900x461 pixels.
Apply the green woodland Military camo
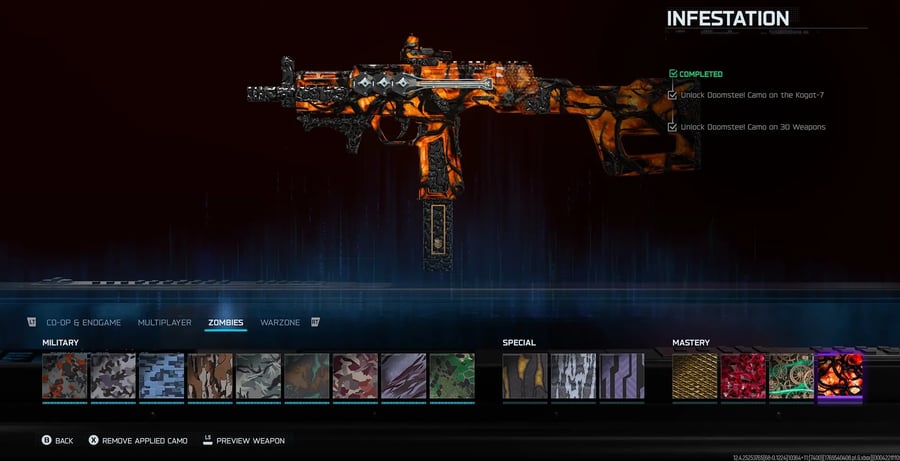coord(451,376)
